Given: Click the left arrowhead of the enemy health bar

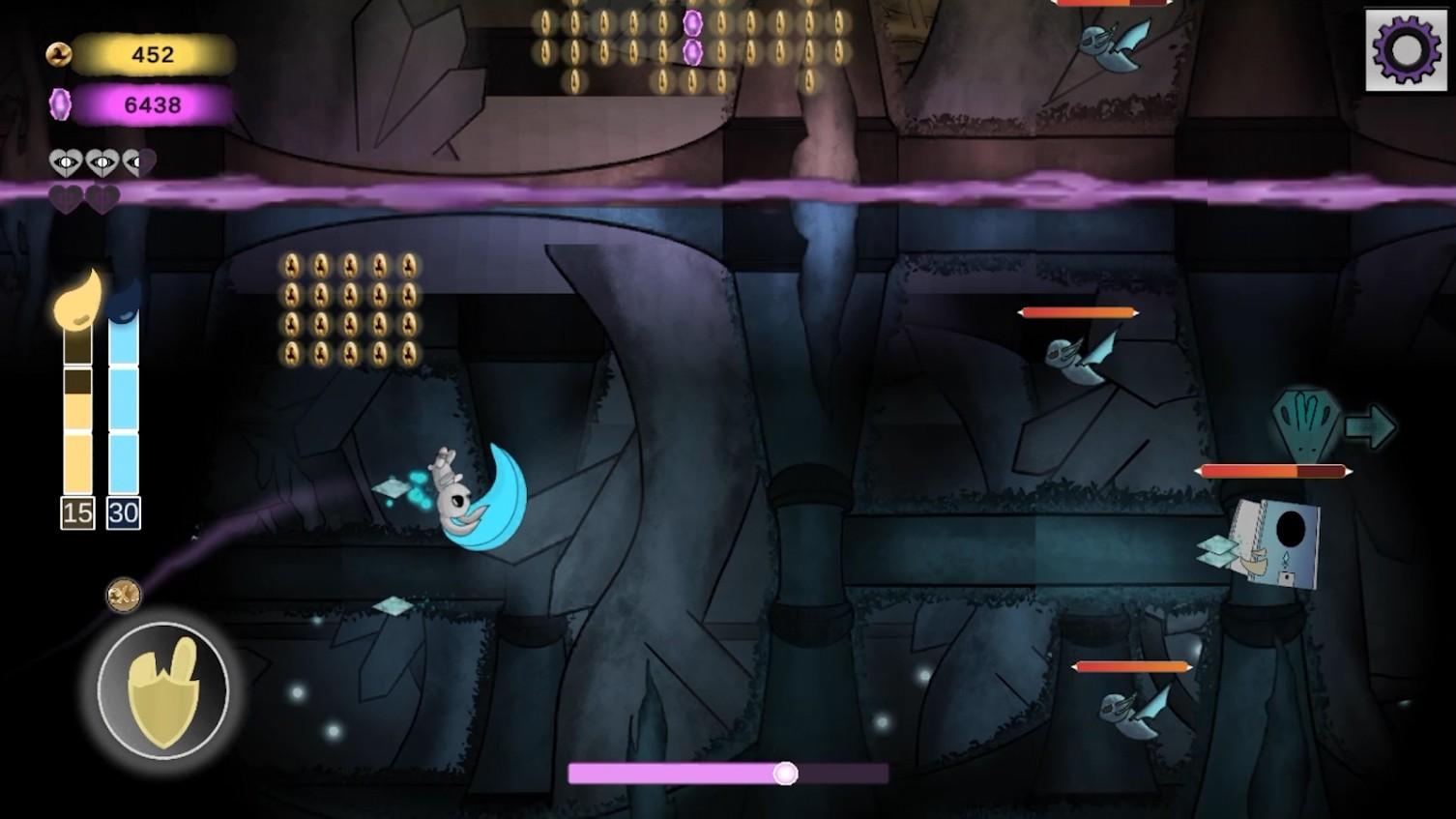Looking at the screenshot, I should pos(1197,471).
